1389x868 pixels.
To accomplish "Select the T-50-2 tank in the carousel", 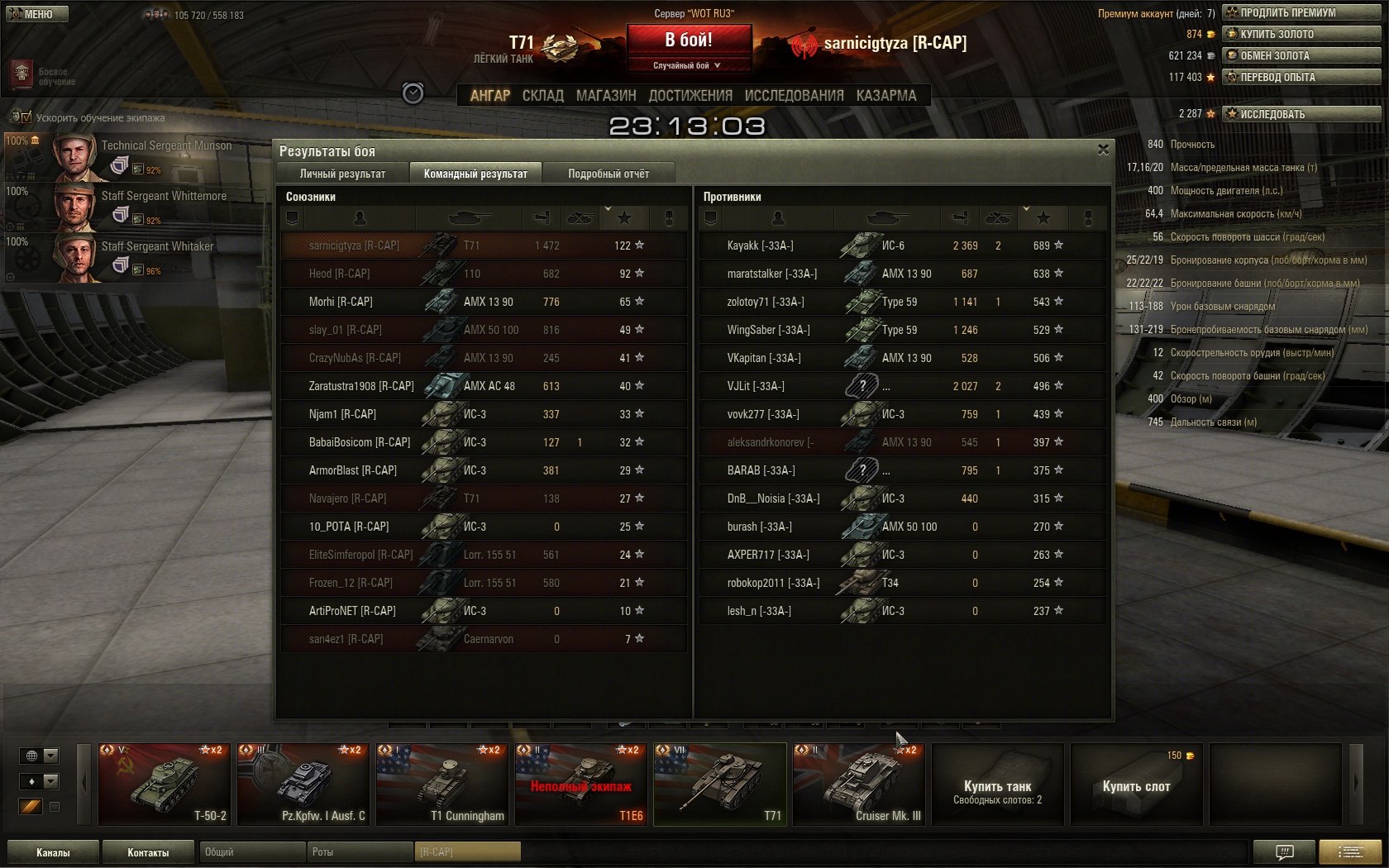I will [x=165, y=784].
